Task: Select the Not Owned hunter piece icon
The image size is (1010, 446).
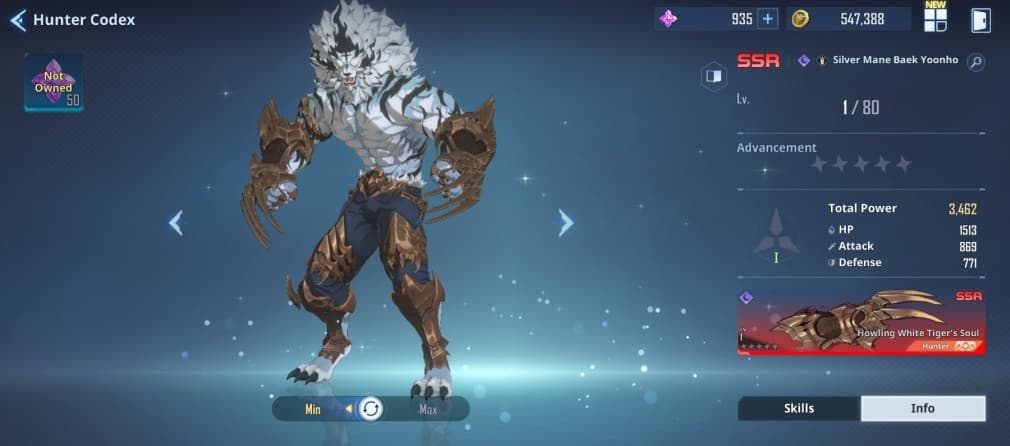Action: tap(53, 82)
